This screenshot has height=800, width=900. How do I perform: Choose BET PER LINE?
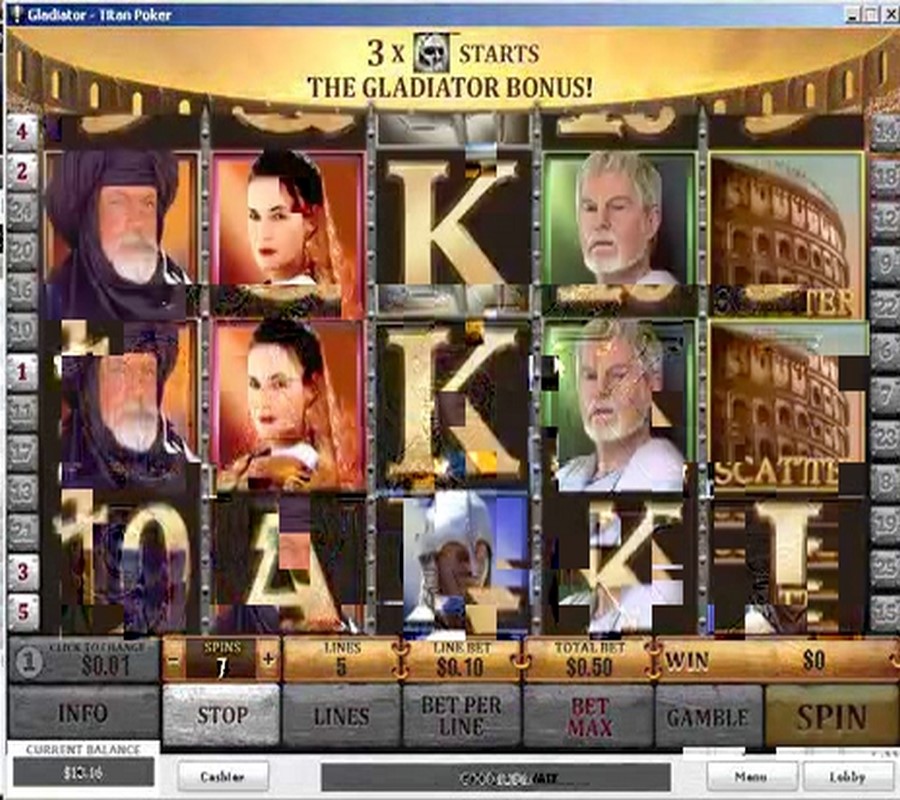click(461, 716)
